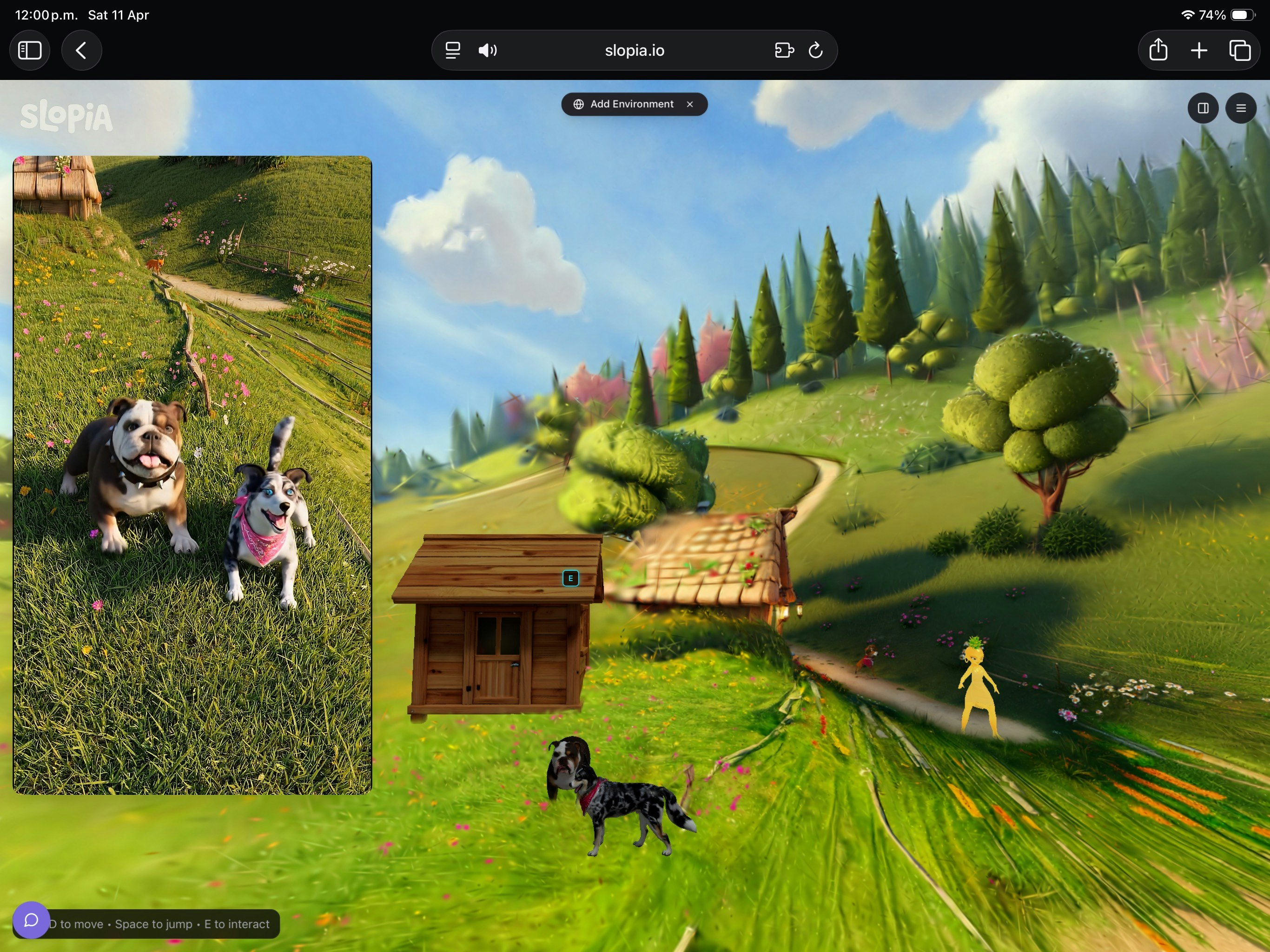Go back to the previous page
Screen dimensions: 1270x952
tap(81, 51)
